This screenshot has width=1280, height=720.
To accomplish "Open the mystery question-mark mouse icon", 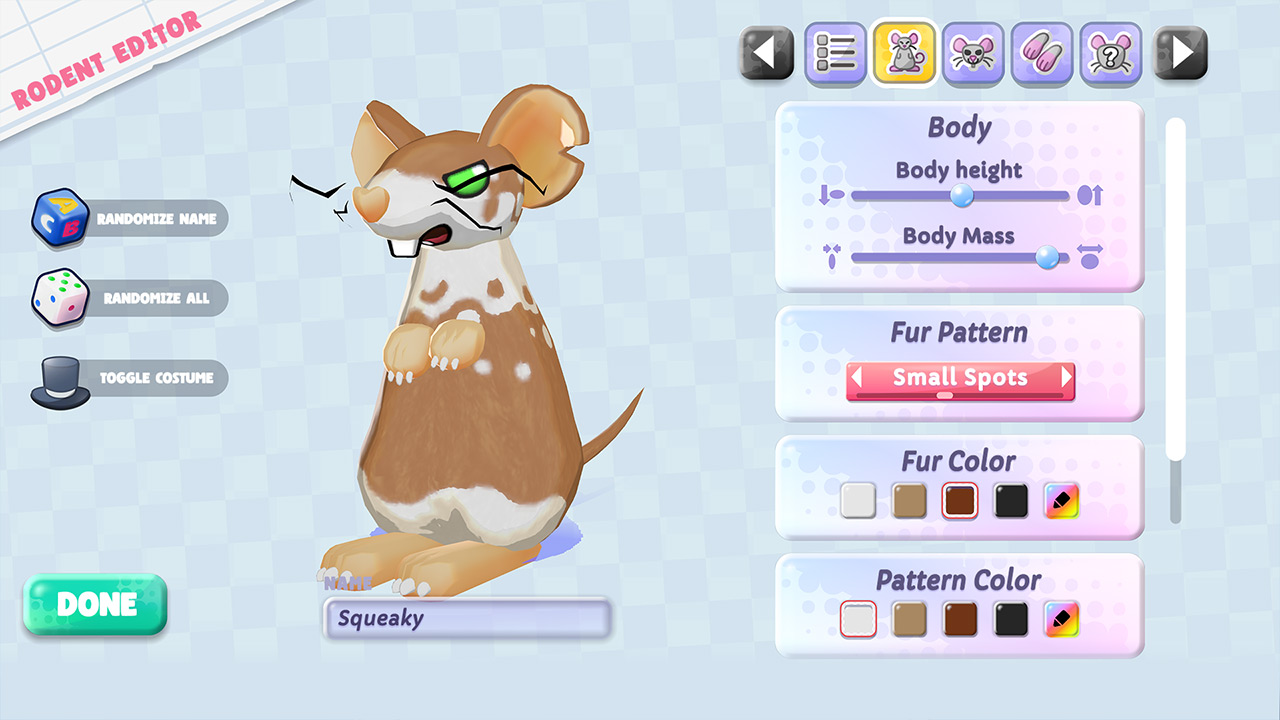I will pyautogui.click(x=1111, y=54).
